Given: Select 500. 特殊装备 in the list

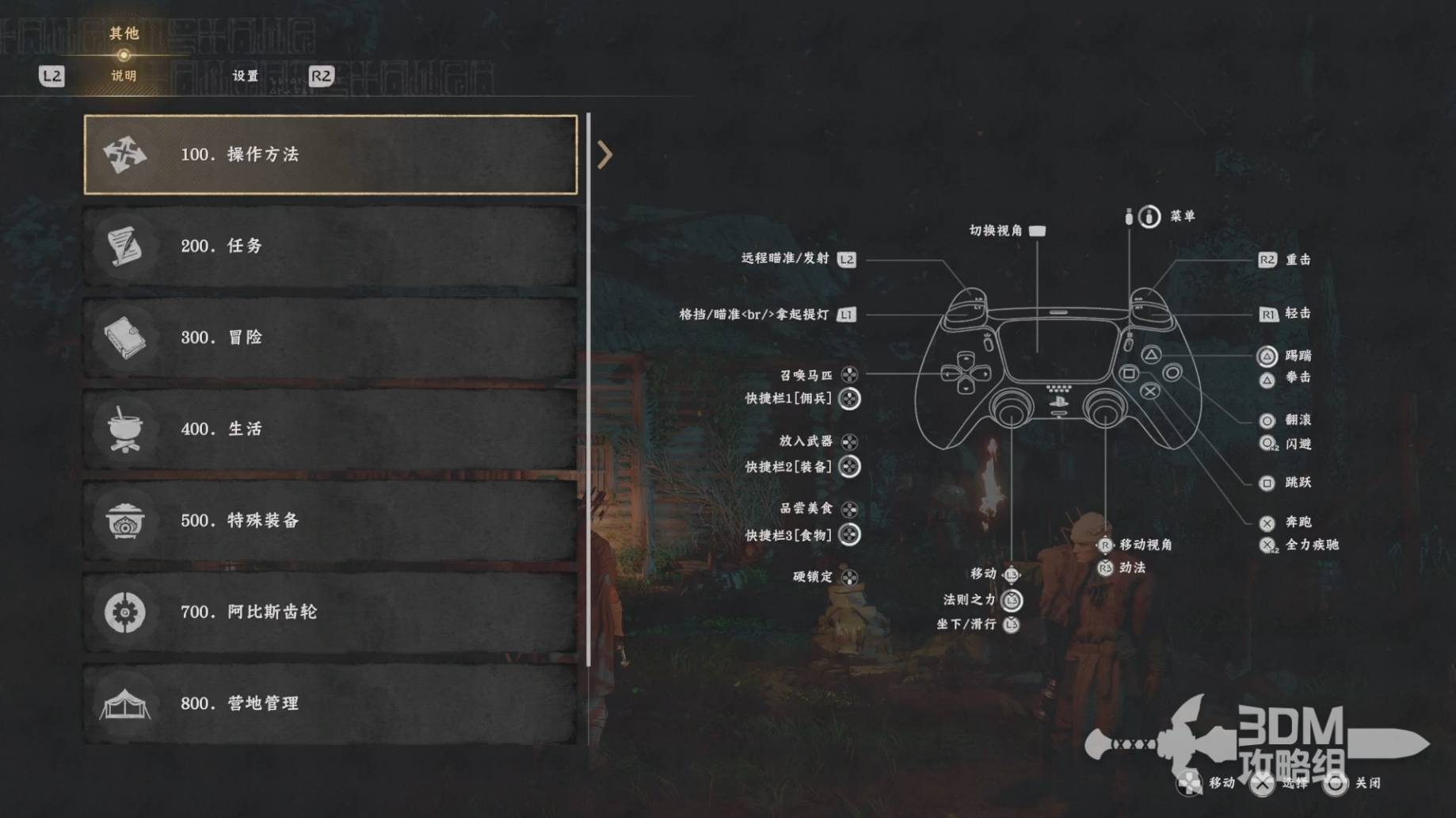Looking at the screenshot, I should pos(330,521).
